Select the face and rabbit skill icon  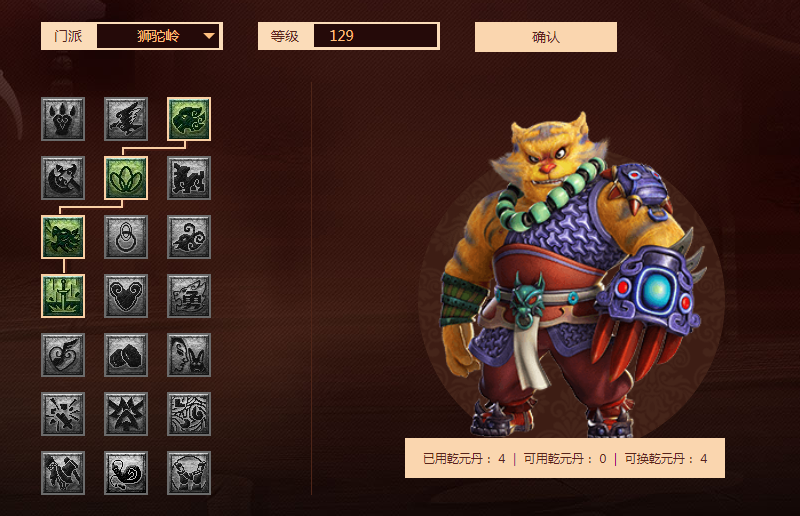[x=189, y=355]
